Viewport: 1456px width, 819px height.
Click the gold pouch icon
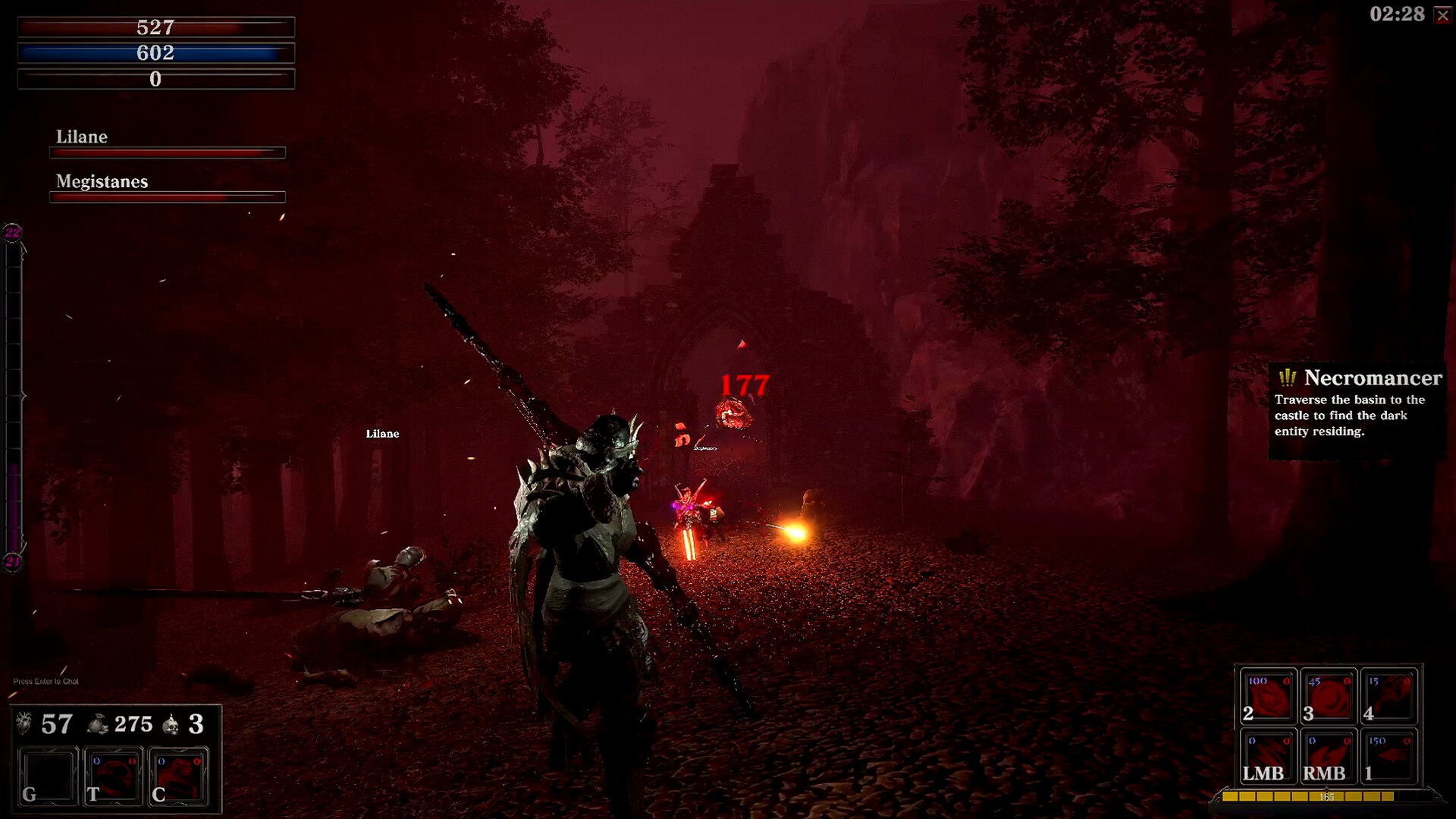(98, 725)
